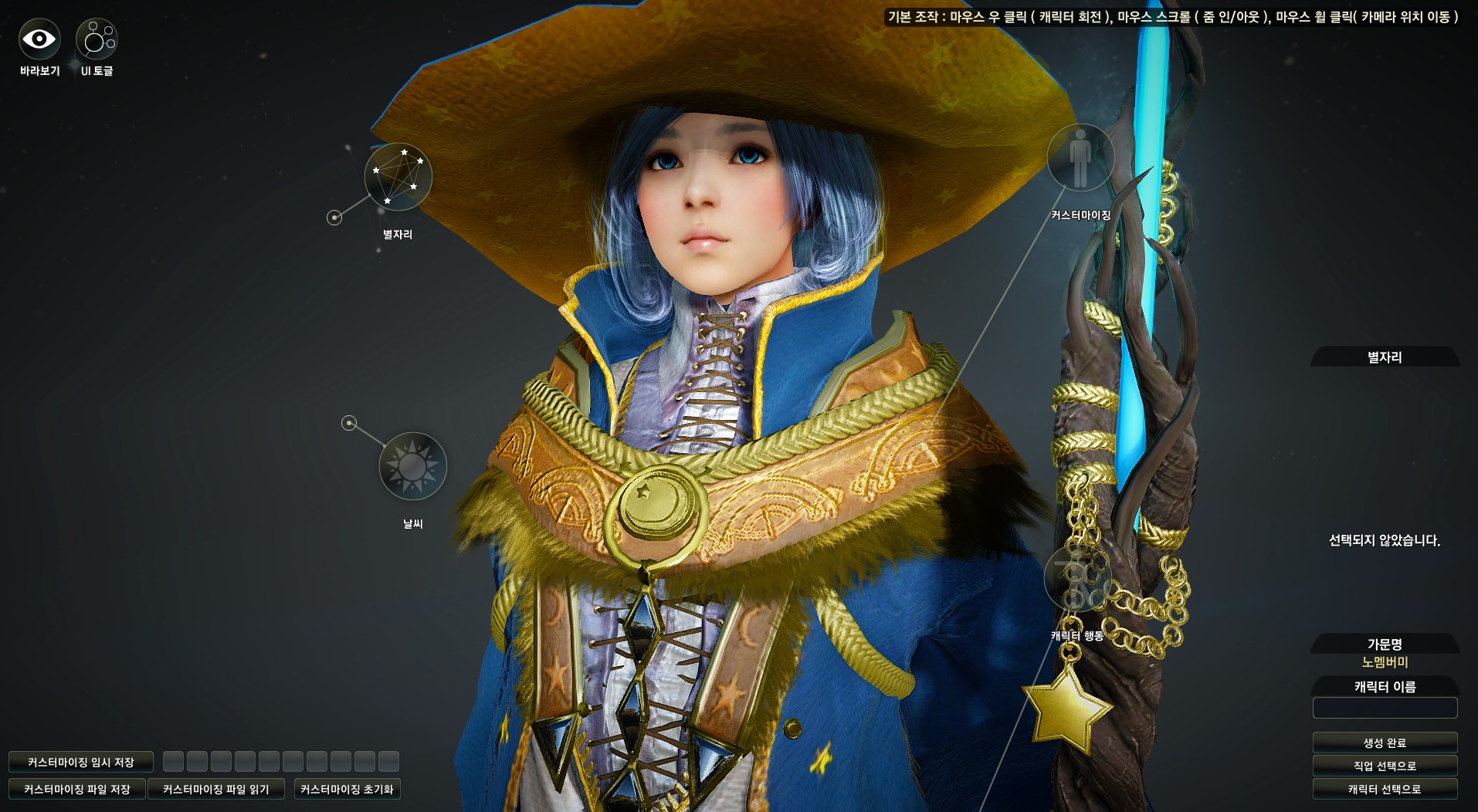This screenshot has height=812, width=1478.
Task: Confirm creation with 생성 완료
Action: pyautogui.click(x=1385, y=743)
